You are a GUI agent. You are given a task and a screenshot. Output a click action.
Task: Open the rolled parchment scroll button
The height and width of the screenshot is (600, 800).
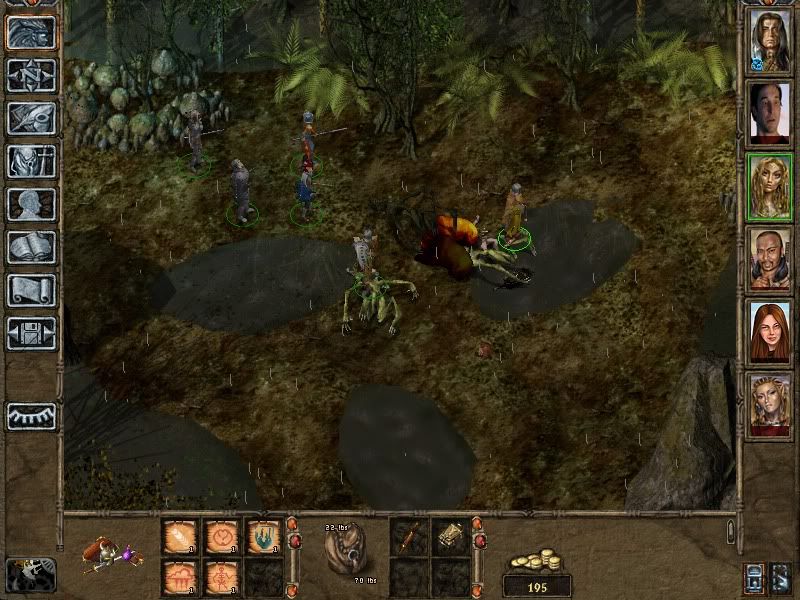tap(31, 290)
